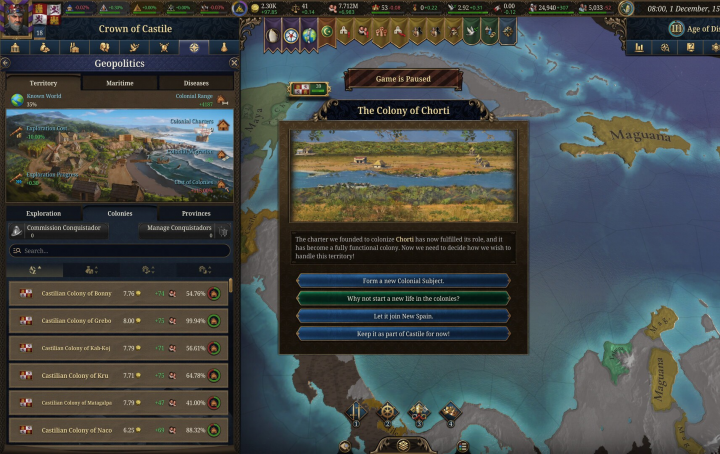Image resolution: width=720 pixels, height=454 pixels.
Task: Open the Provinces tab
Action: [195, 213]
